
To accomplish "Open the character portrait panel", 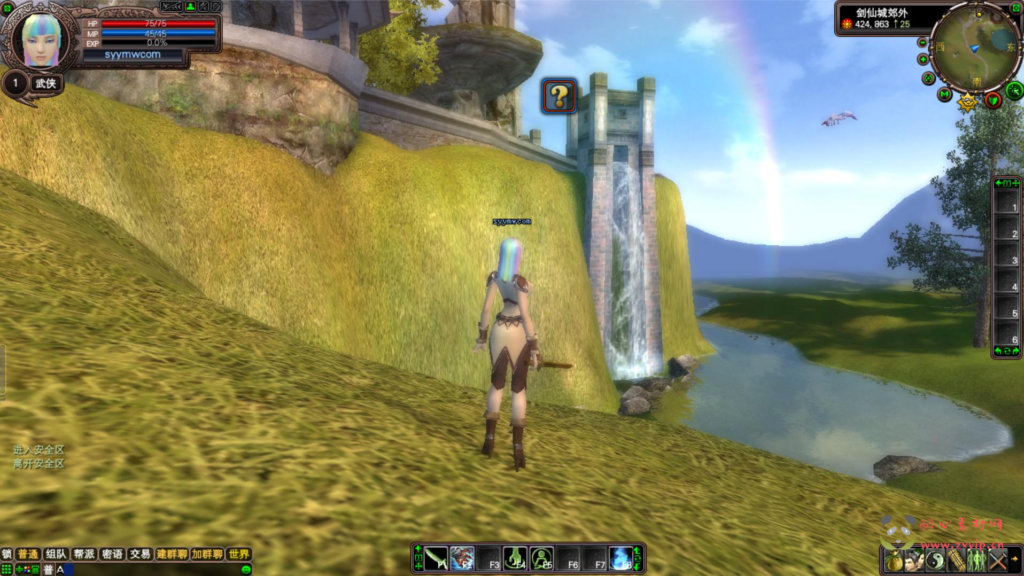I will point(41,39).
